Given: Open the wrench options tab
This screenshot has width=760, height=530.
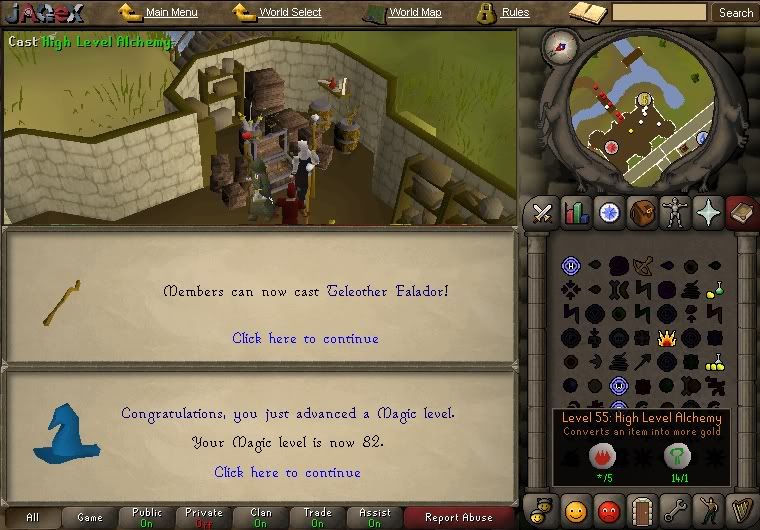Looking at the screenshot, I should click(675, 510).
